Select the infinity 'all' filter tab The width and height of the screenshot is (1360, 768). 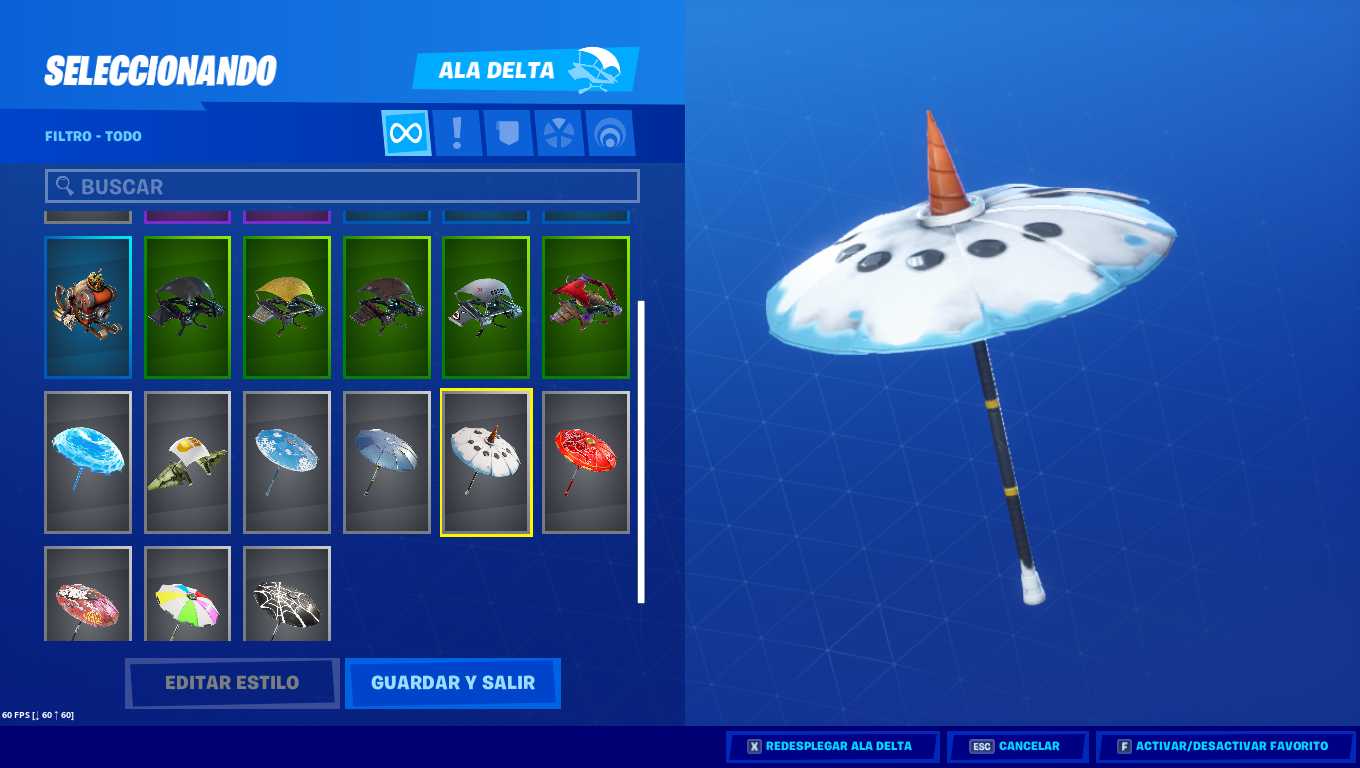(406, 133)
